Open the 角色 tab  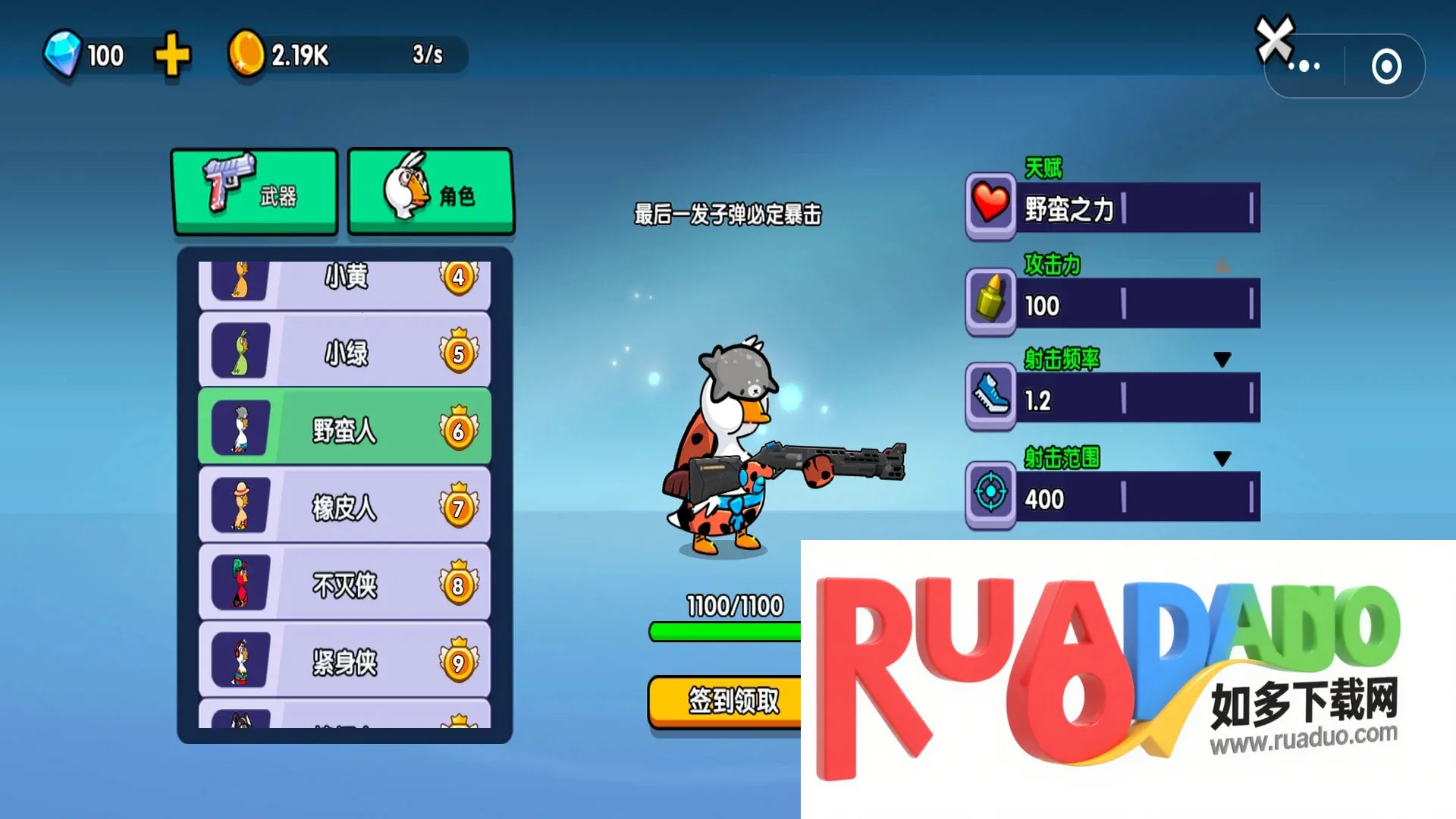tap(430, 193)
